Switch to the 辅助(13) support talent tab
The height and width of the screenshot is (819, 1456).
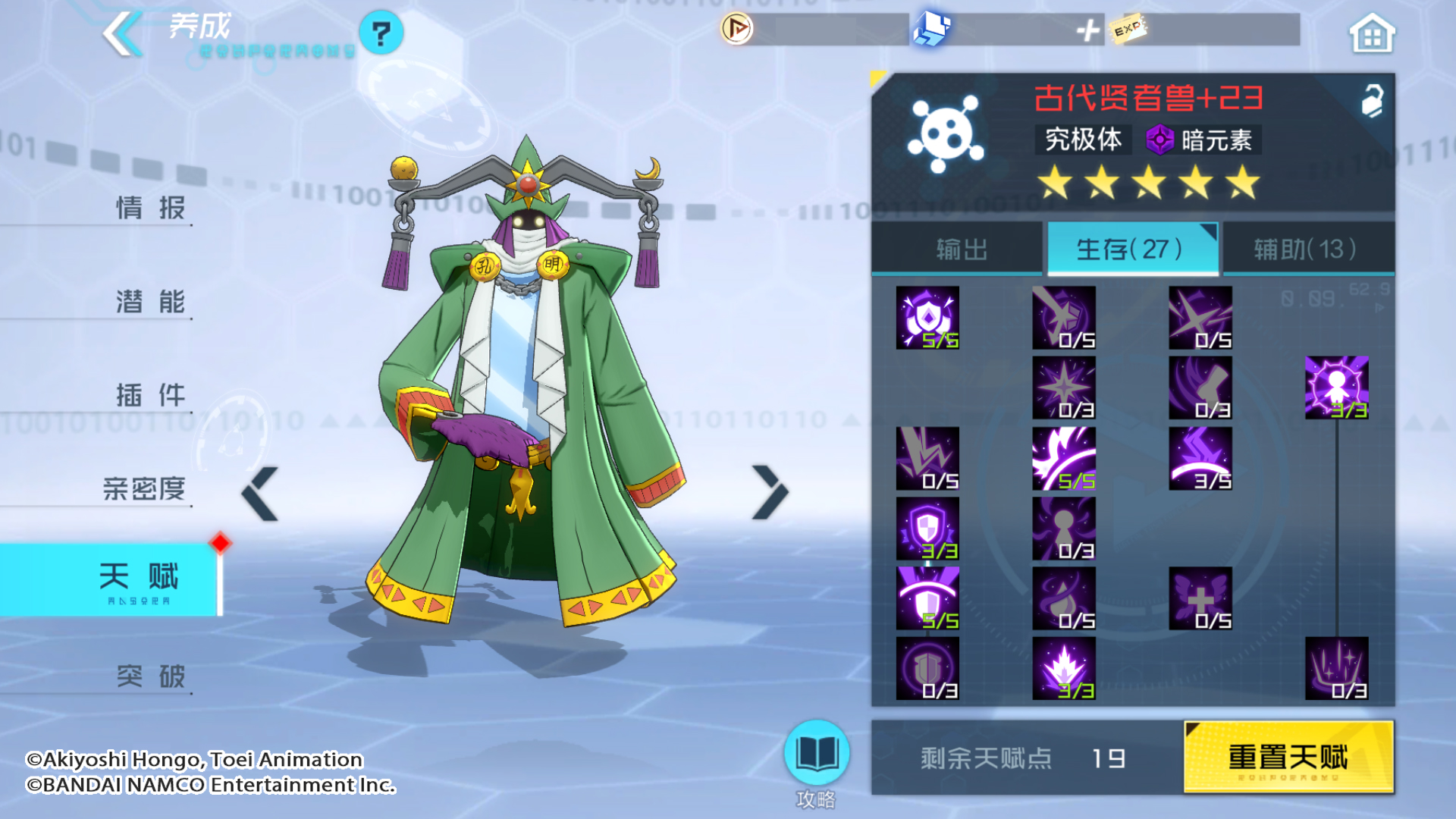tap(1306, 249)
